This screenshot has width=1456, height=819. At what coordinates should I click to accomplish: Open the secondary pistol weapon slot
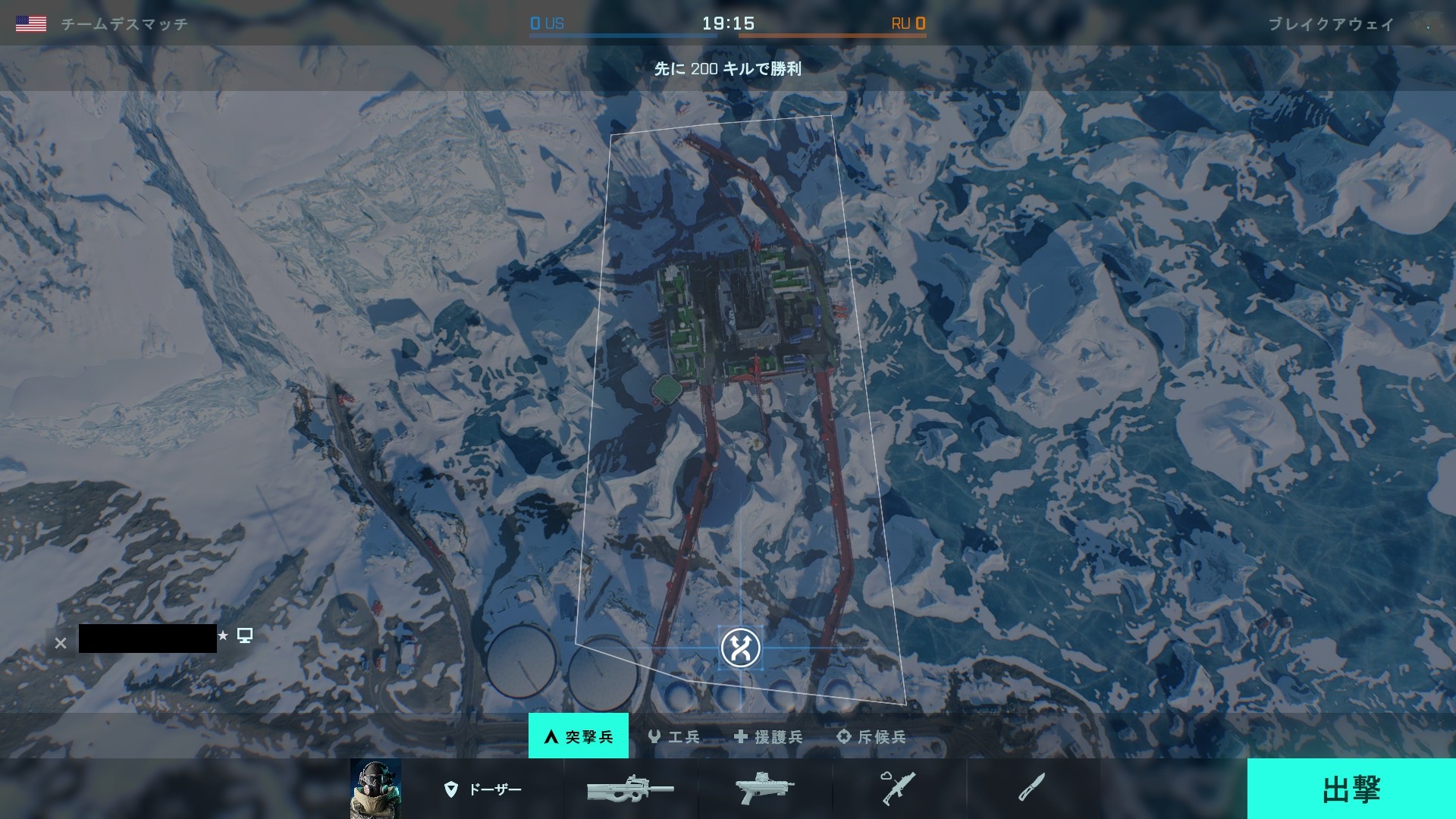764,789
